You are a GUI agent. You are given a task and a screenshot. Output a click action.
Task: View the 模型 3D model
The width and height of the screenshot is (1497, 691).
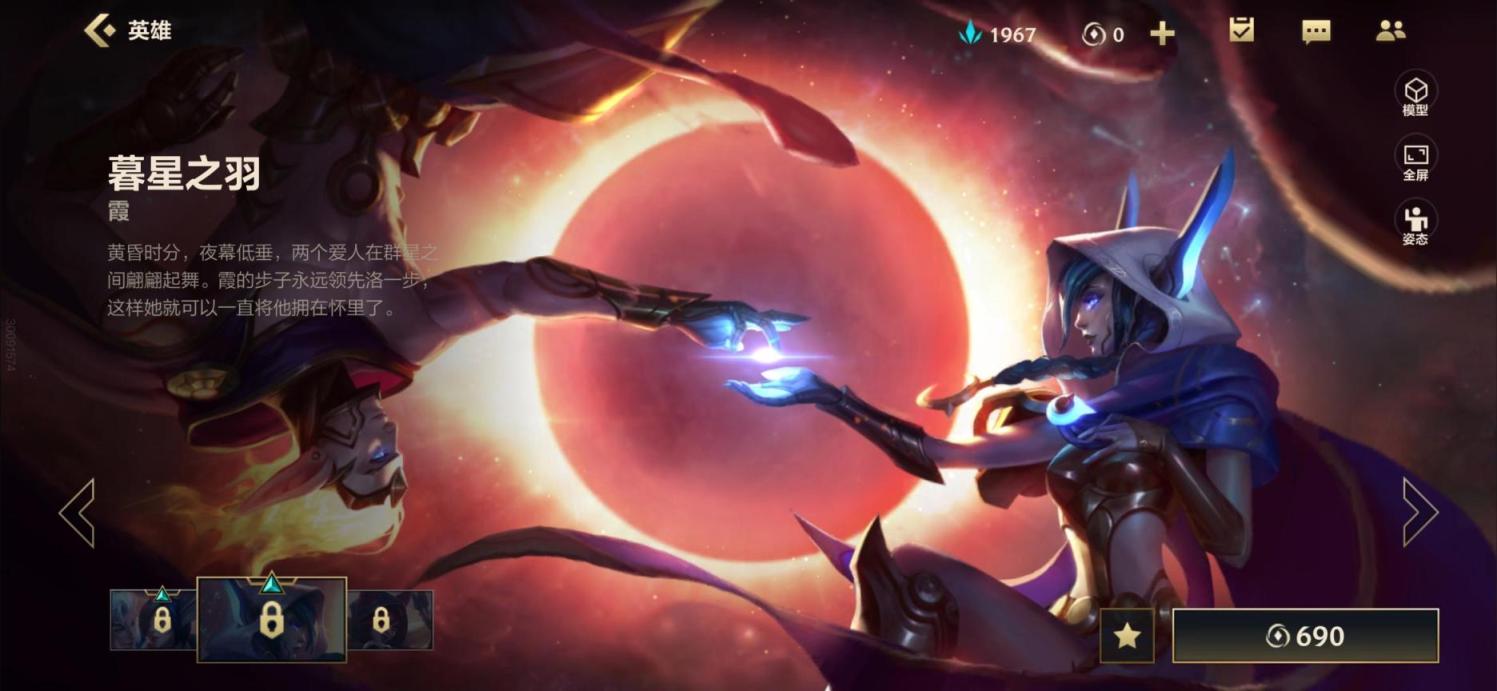[x=1415, y=93]
